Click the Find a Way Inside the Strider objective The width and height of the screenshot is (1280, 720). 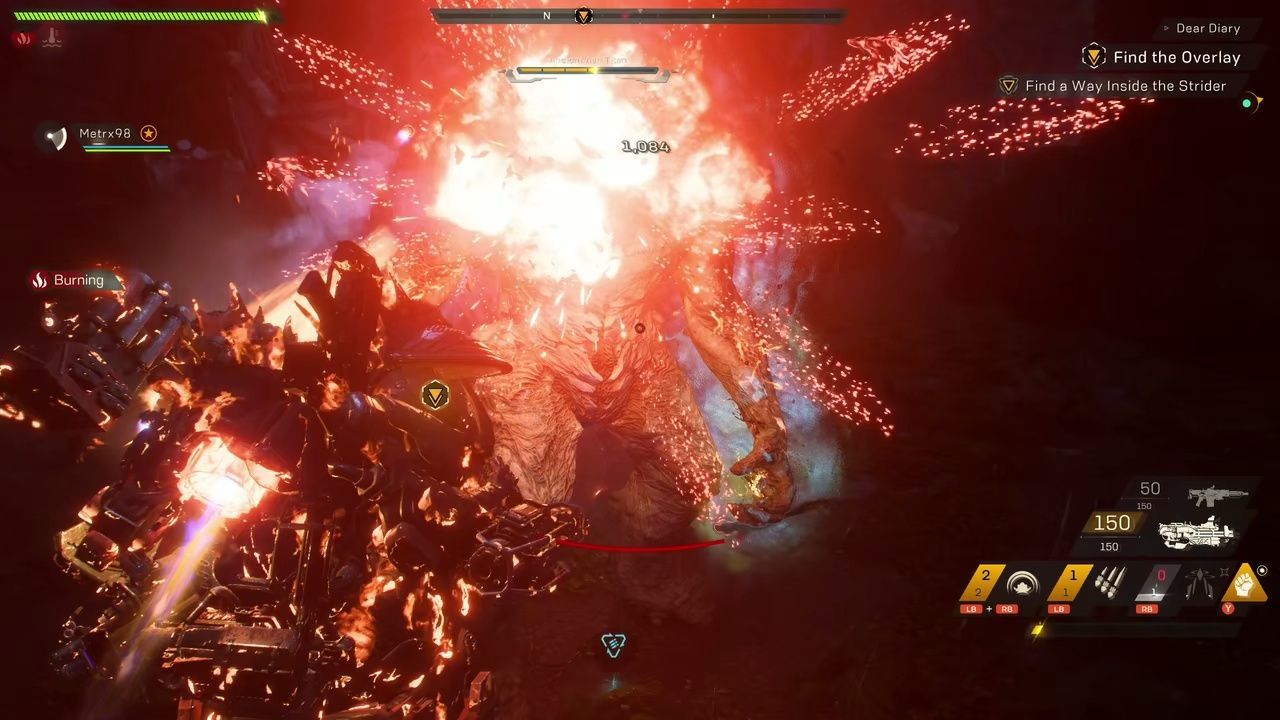point(1125,86)
